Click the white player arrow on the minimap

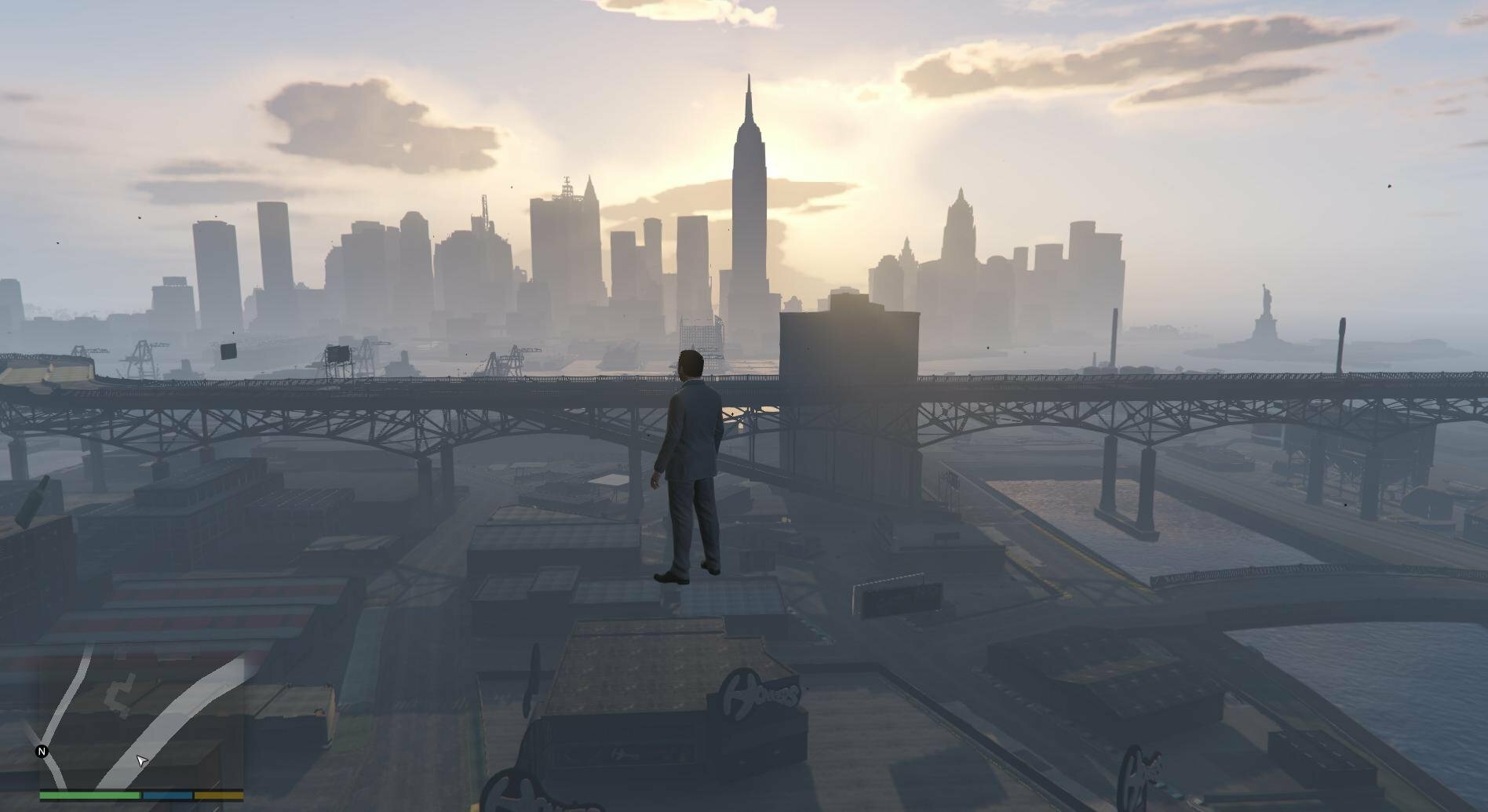[x=142, y=760]
